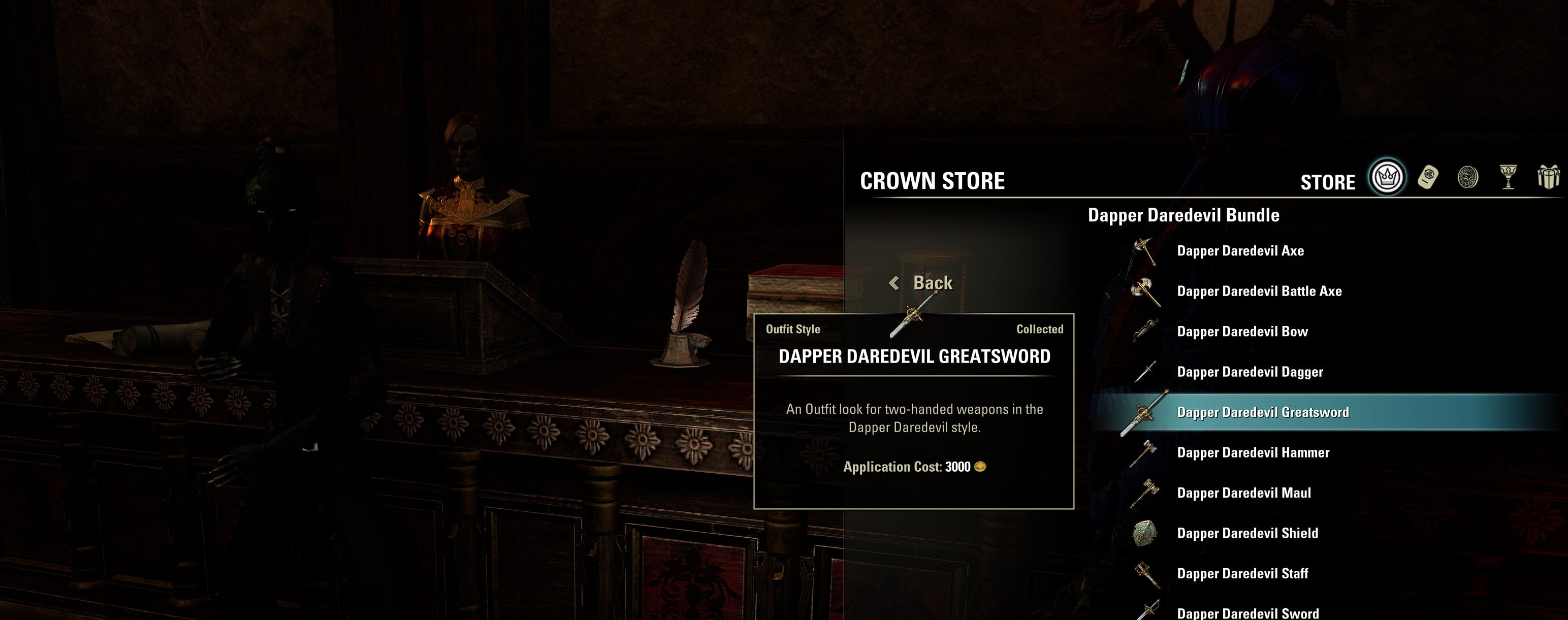Pick the Dapper Daredevil Bow item
Image resolution: width=1568 pixels, height=620 pixels.
click(1242, 332)
